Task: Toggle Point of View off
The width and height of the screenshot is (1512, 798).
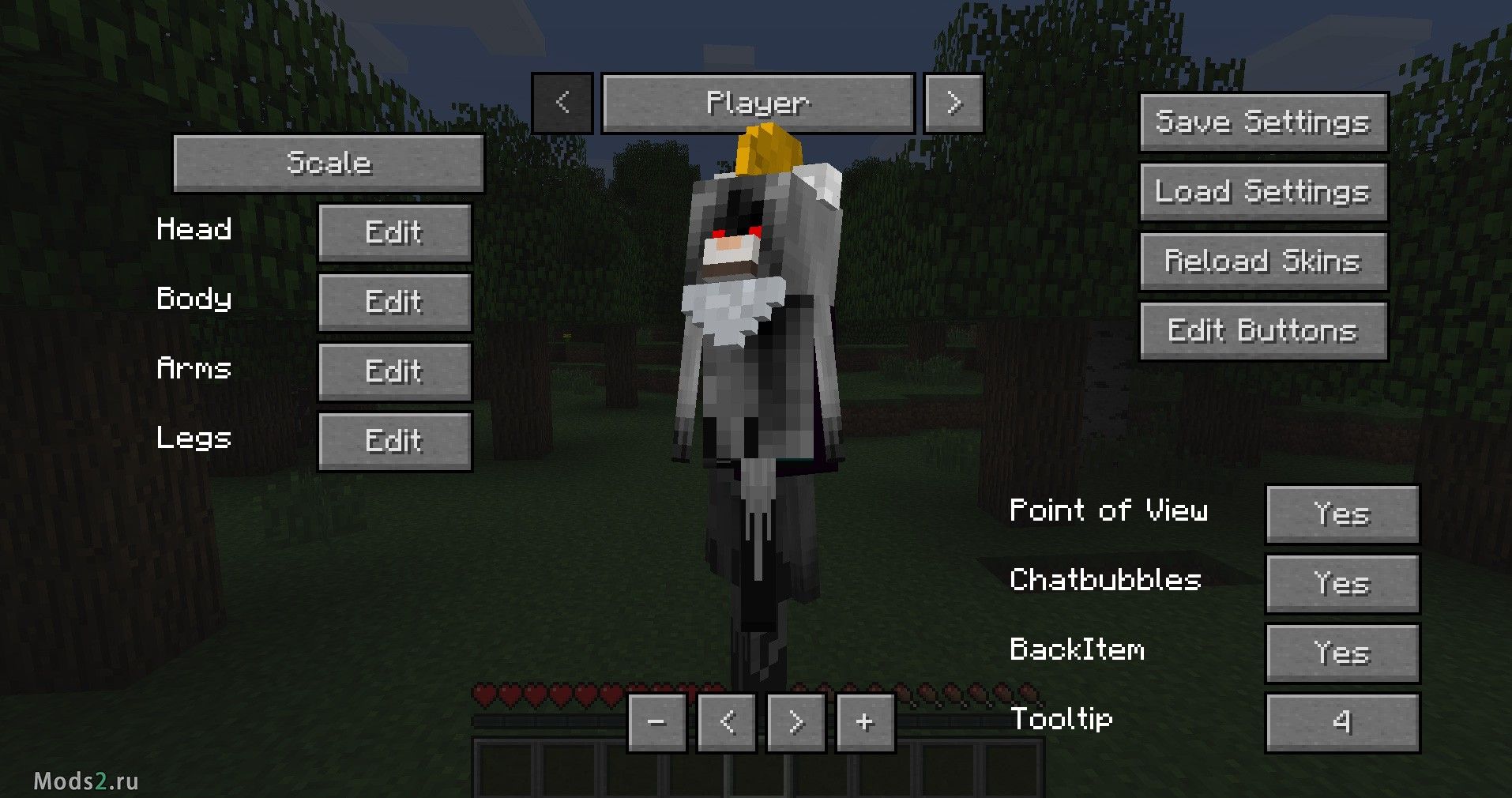Action: 1342,514
